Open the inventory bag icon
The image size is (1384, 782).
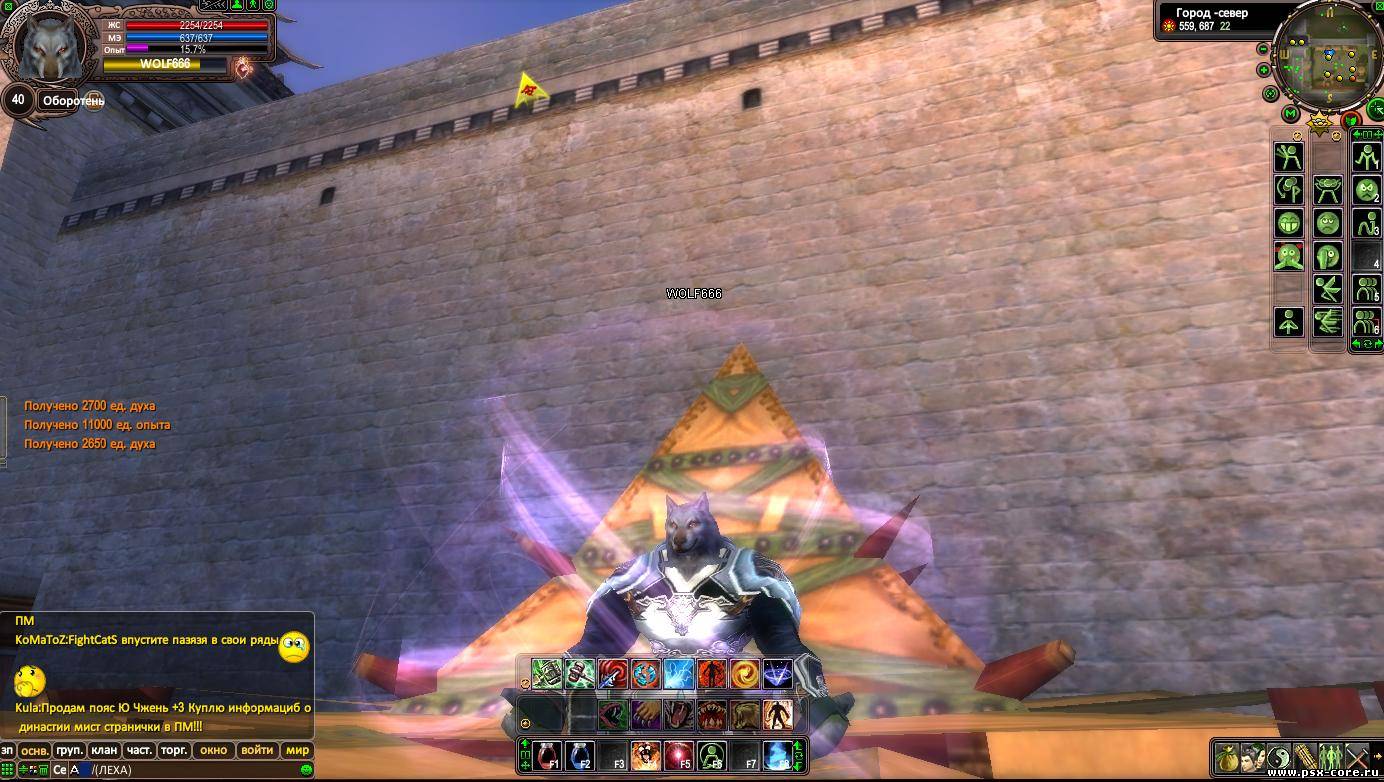click(x=1226, y=757)
